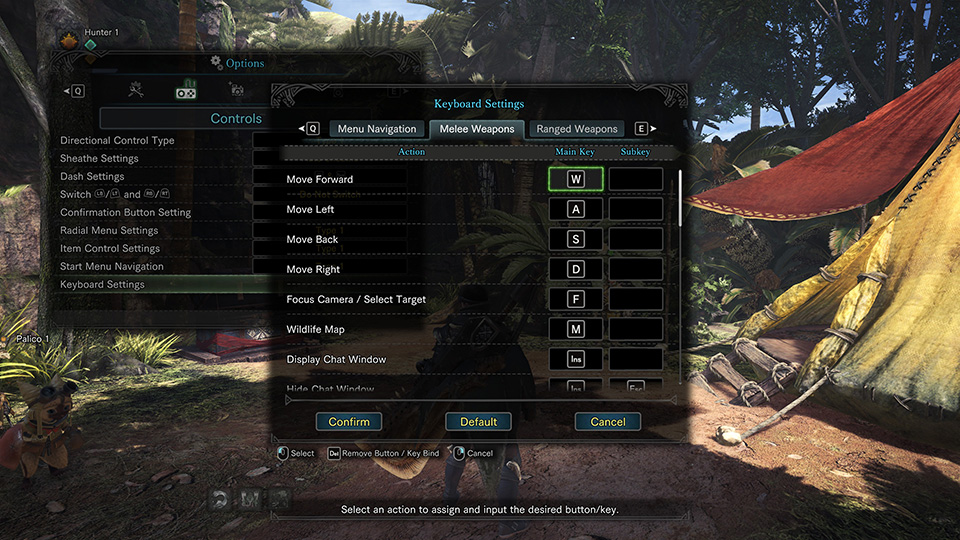The height and width of the screenshot is (540, 960).
Task: Open Confirmation Button Setting entry
Action: (125, 213)
